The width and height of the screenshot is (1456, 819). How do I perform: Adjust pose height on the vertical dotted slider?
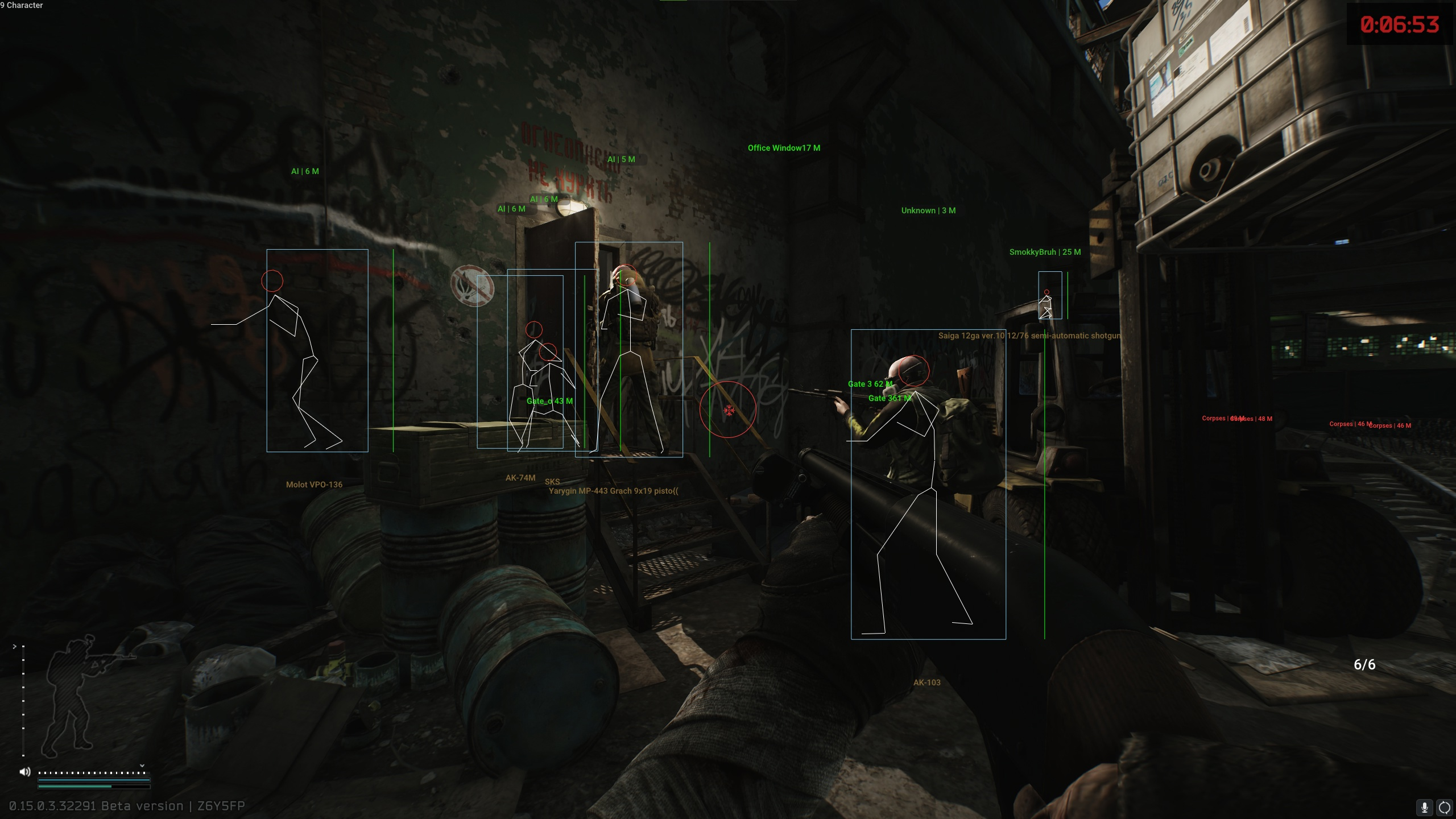pos(23,701)
